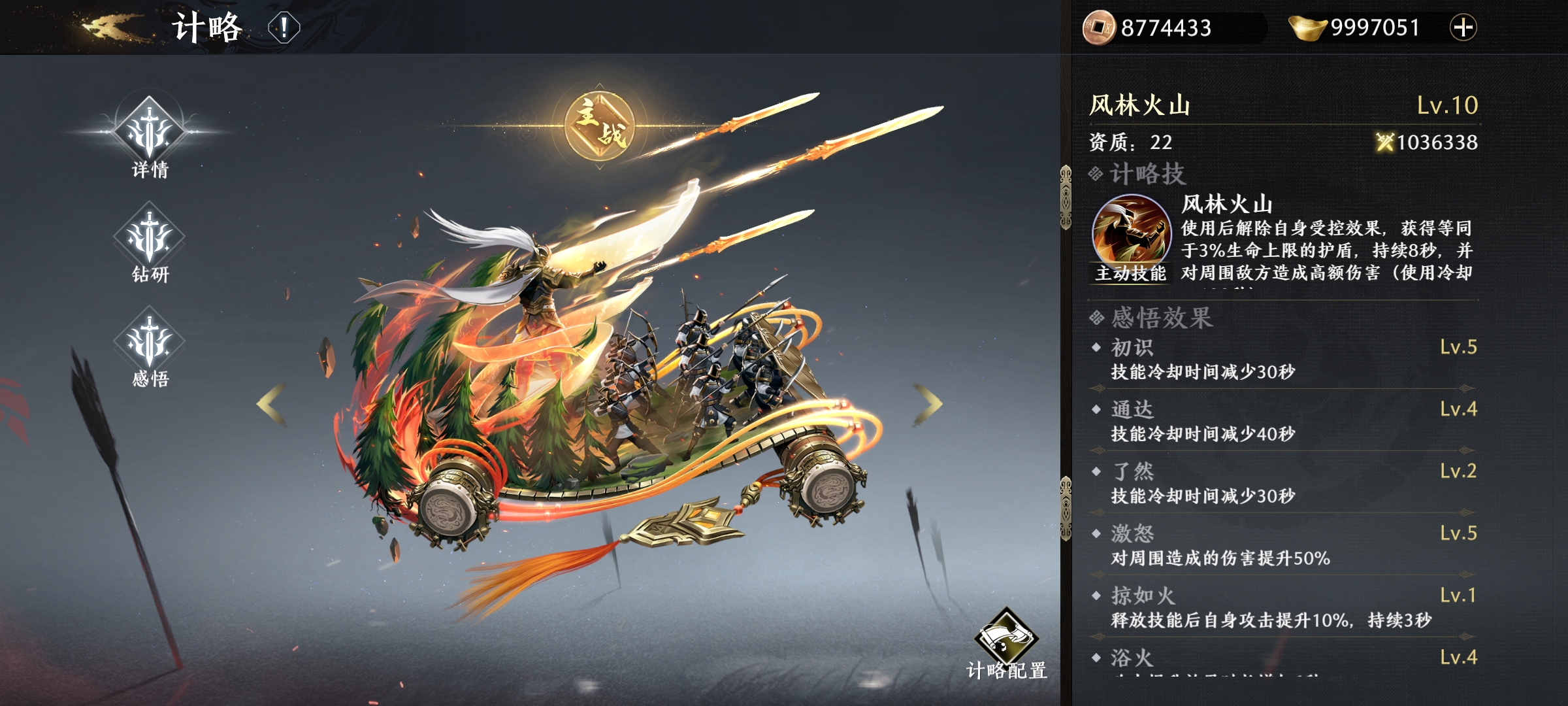This screenshot has height=706, width=1568.
Task: Click the gold ingot currency icon
Action: pos(1307,27)
